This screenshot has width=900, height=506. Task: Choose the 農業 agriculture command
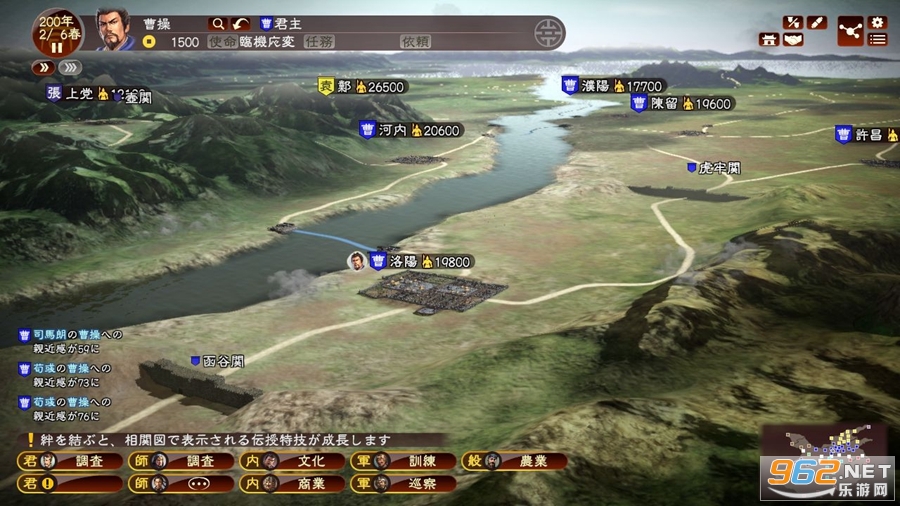click(x=515, y=461)
